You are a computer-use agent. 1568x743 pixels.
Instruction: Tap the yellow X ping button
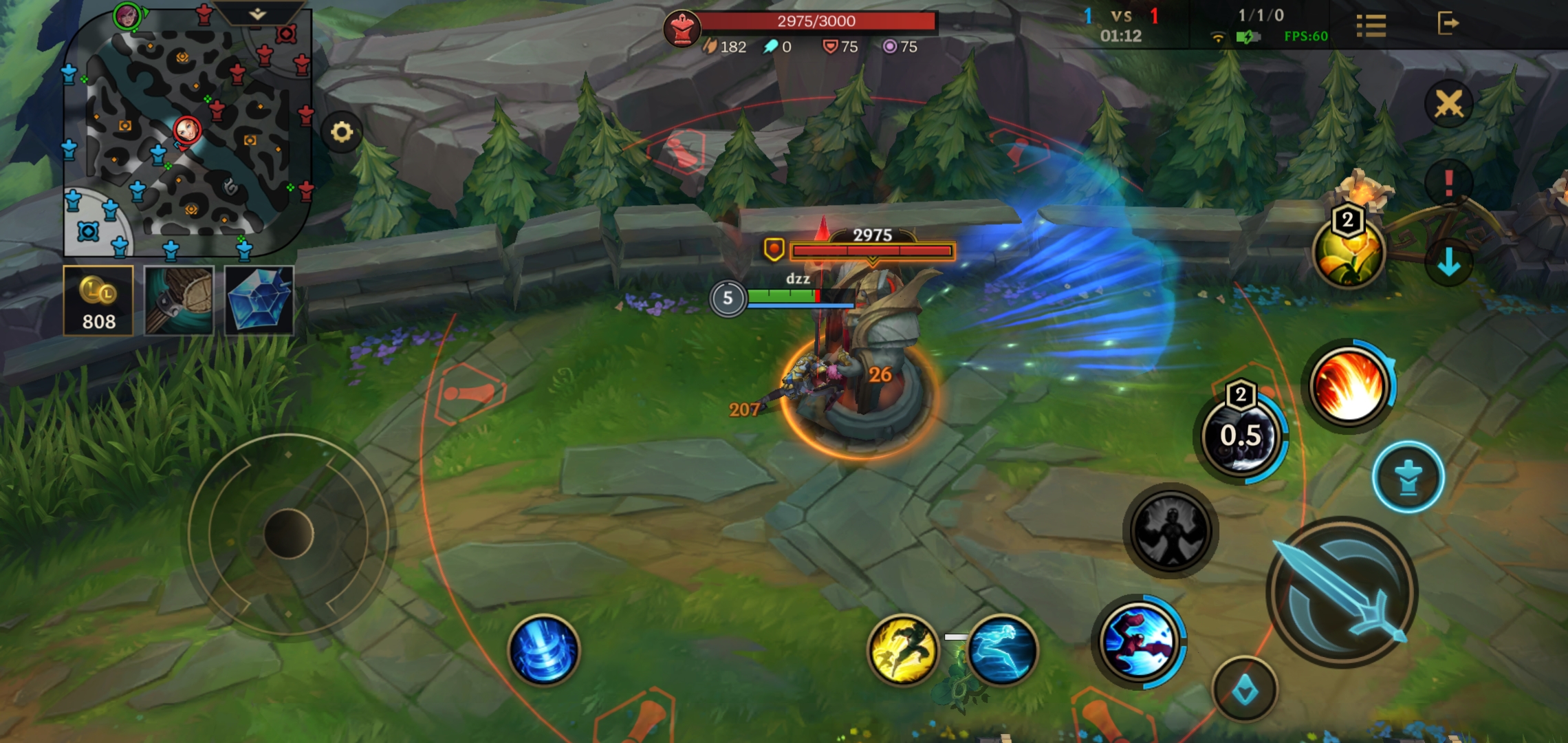coord(1448,105)
